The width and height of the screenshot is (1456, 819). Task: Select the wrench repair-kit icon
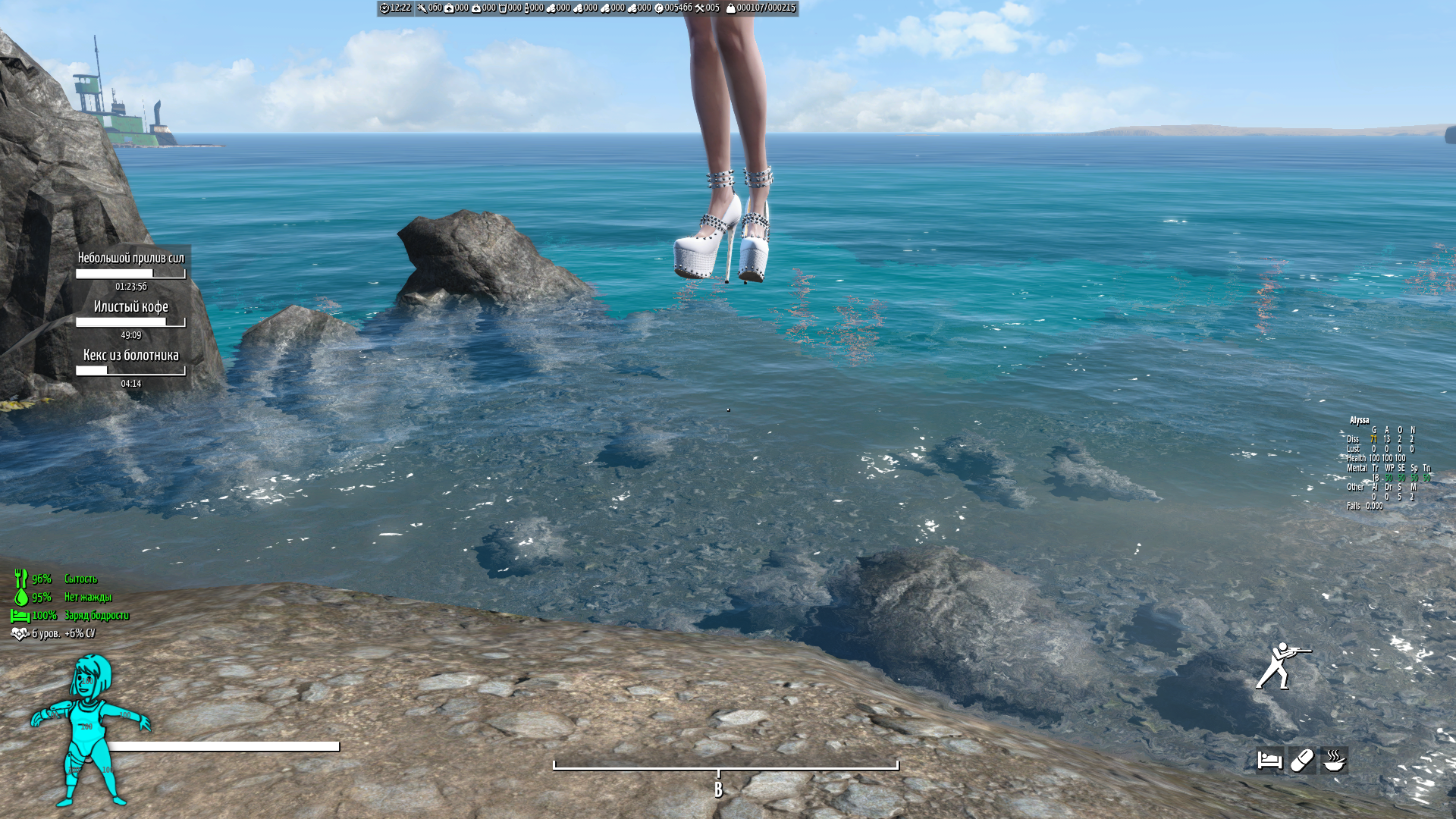pyautogui.click(x=699, y=6)
